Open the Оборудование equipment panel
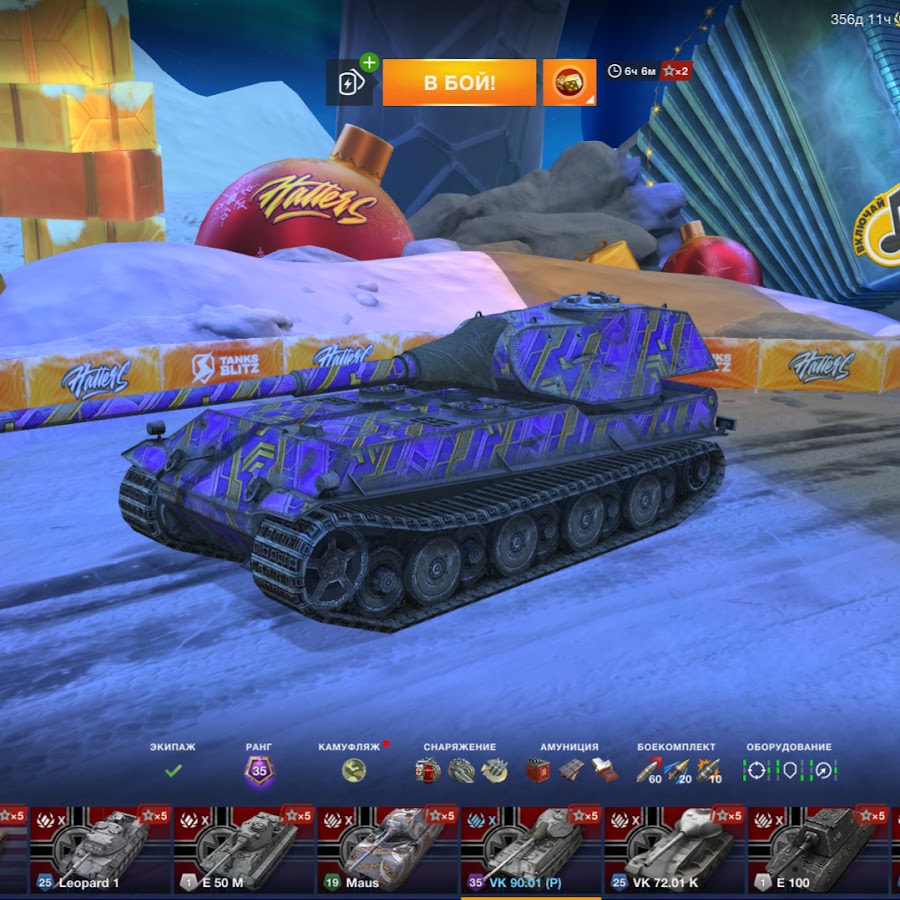The width and height of the screenshot is (900, 900). pyautogui.click(x=788, y=770)
